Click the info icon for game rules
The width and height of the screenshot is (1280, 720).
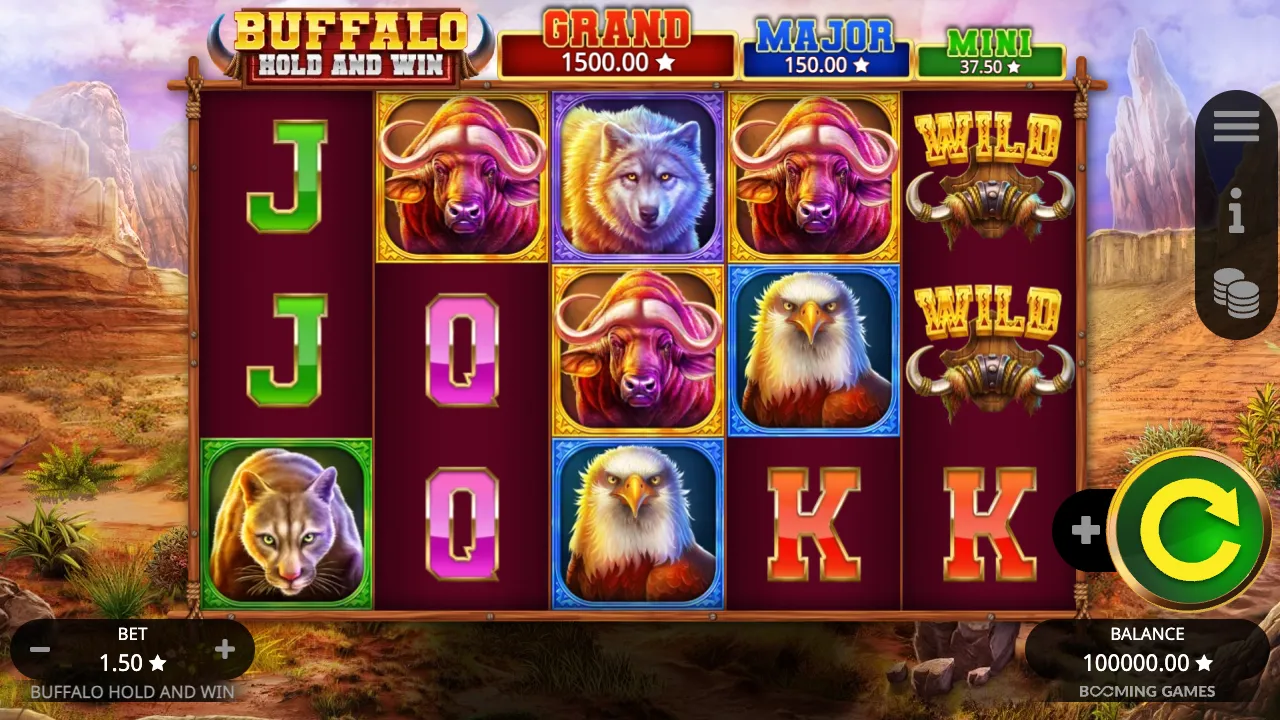(1237, 212)
